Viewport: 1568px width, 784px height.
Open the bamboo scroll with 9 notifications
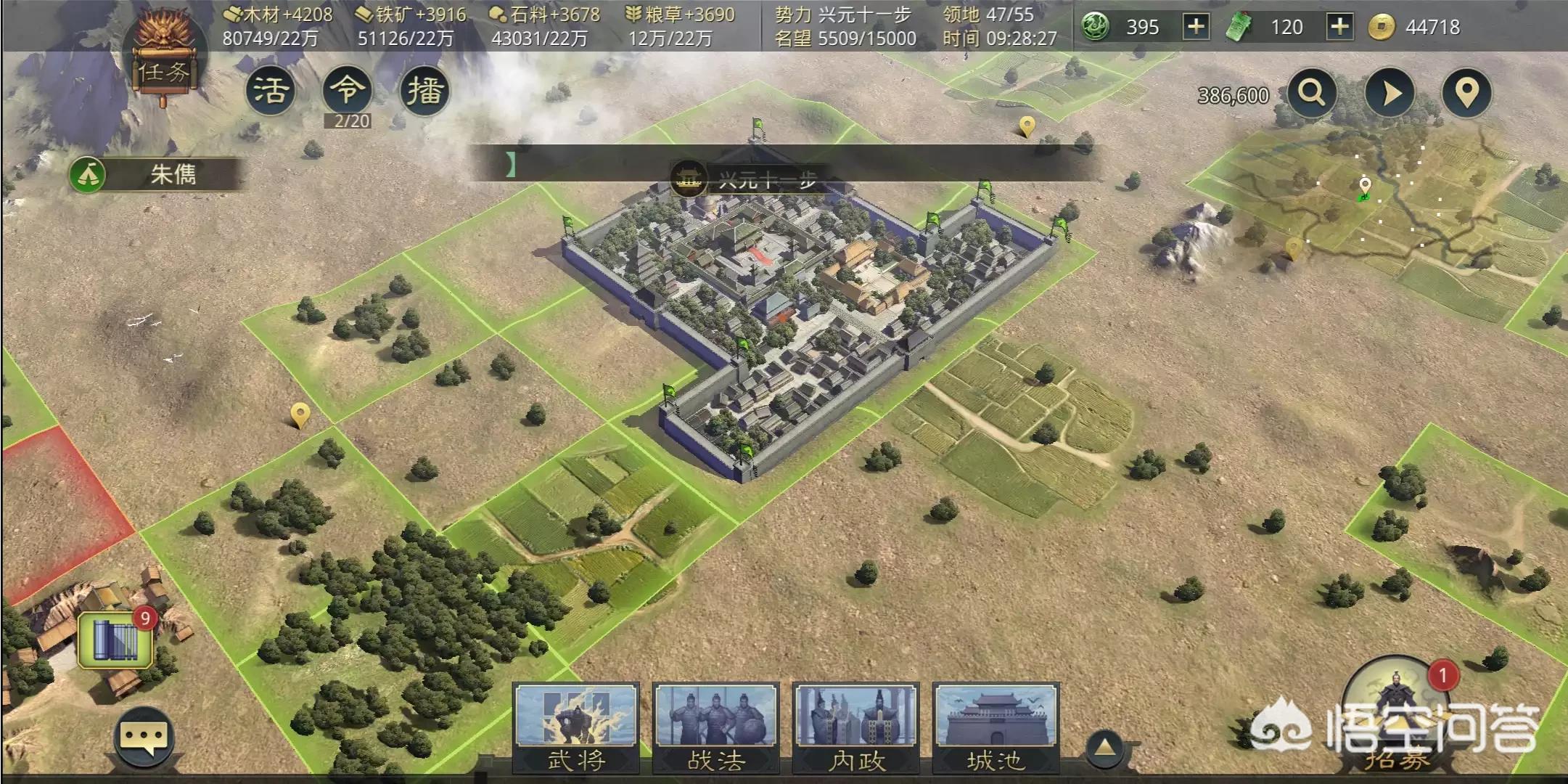(115, 640)
